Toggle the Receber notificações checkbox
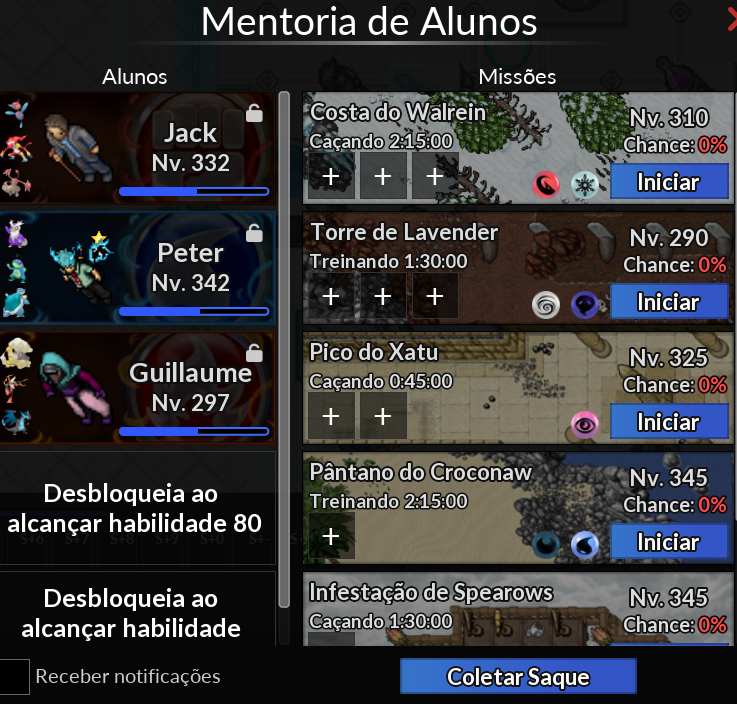737x704 pixels. 14,676
